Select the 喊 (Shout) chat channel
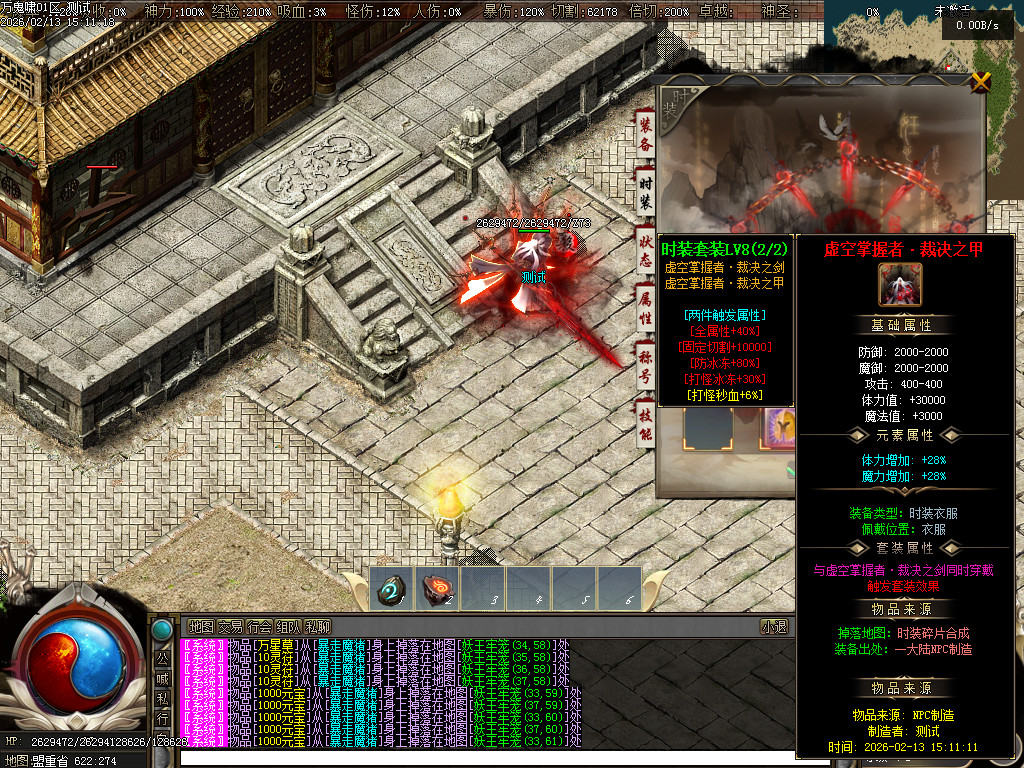Image resolution: width=1024 pixels, height=768 pixels. pos(162,678)
